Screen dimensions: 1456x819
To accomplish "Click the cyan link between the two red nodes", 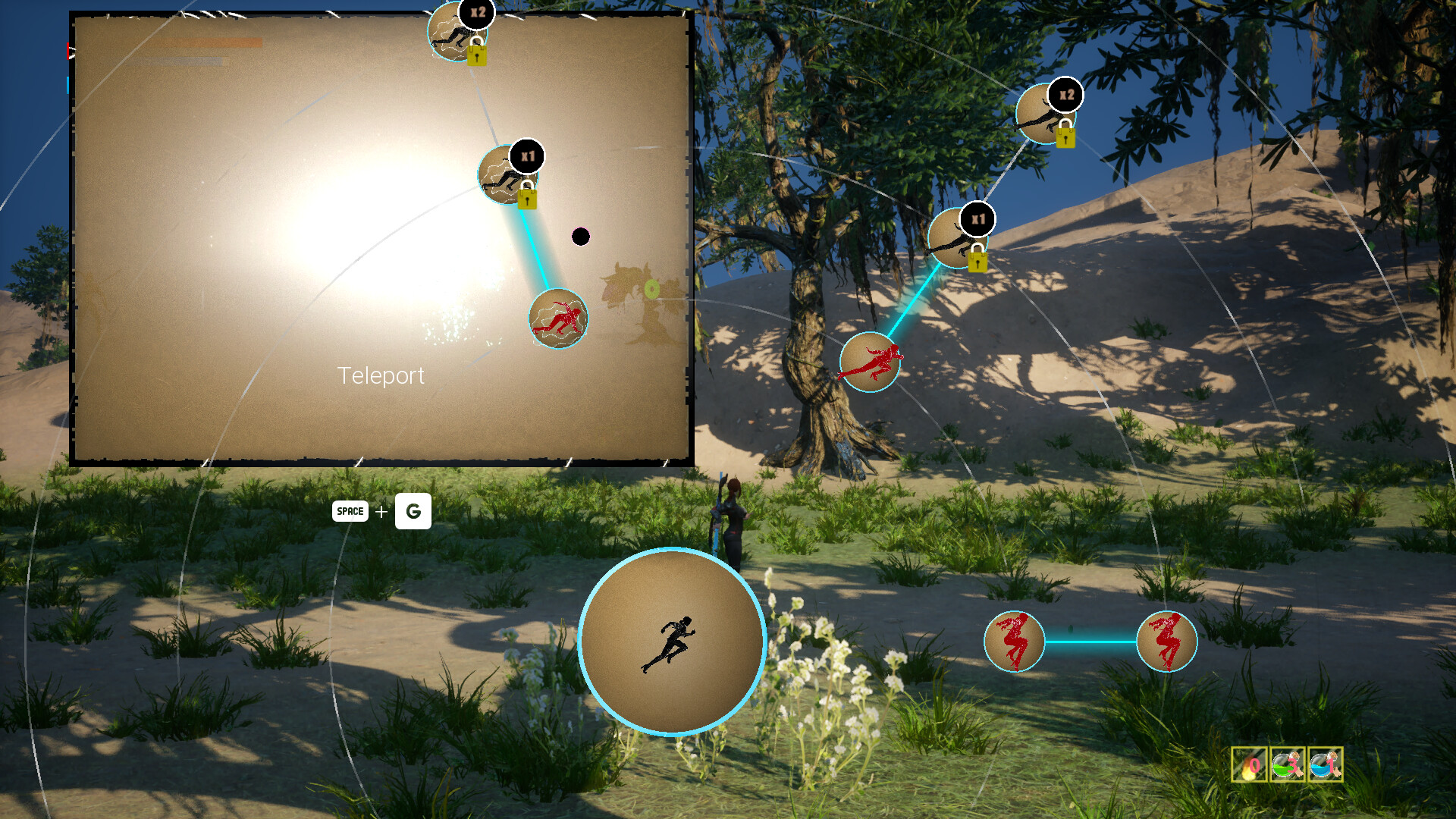I will pos(1092,642).
